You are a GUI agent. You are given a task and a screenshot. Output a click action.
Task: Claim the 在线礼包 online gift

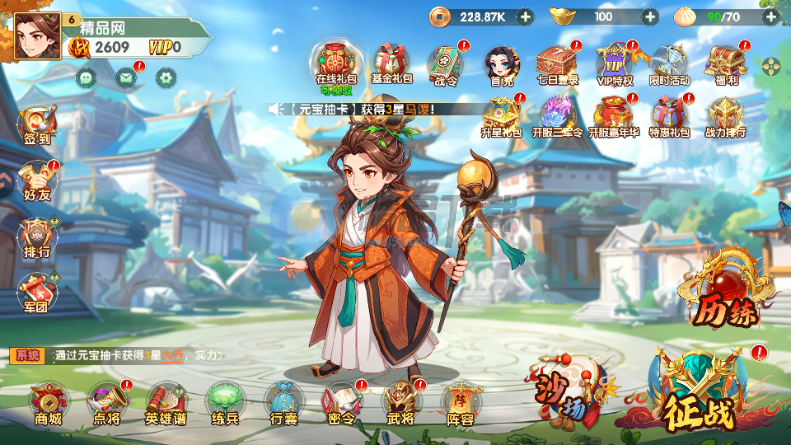[x=336, y=64]
